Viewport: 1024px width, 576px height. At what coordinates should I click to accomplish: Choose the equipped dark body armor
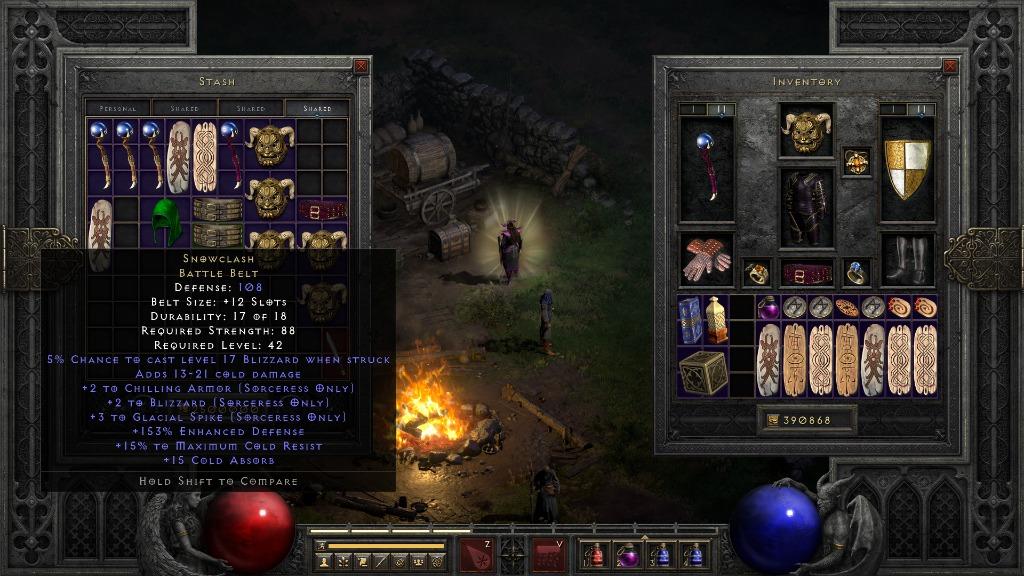(x=806, y=208)
